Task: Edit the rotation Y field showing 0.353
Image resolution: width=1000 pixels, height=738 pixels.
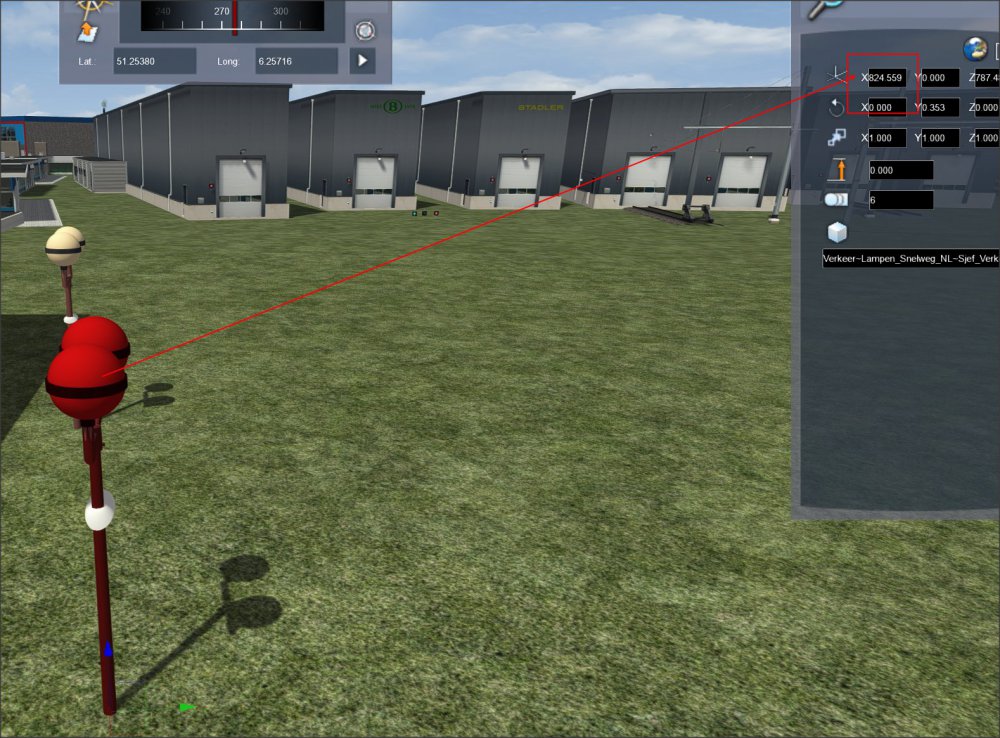Action: (x=939, y=107)
